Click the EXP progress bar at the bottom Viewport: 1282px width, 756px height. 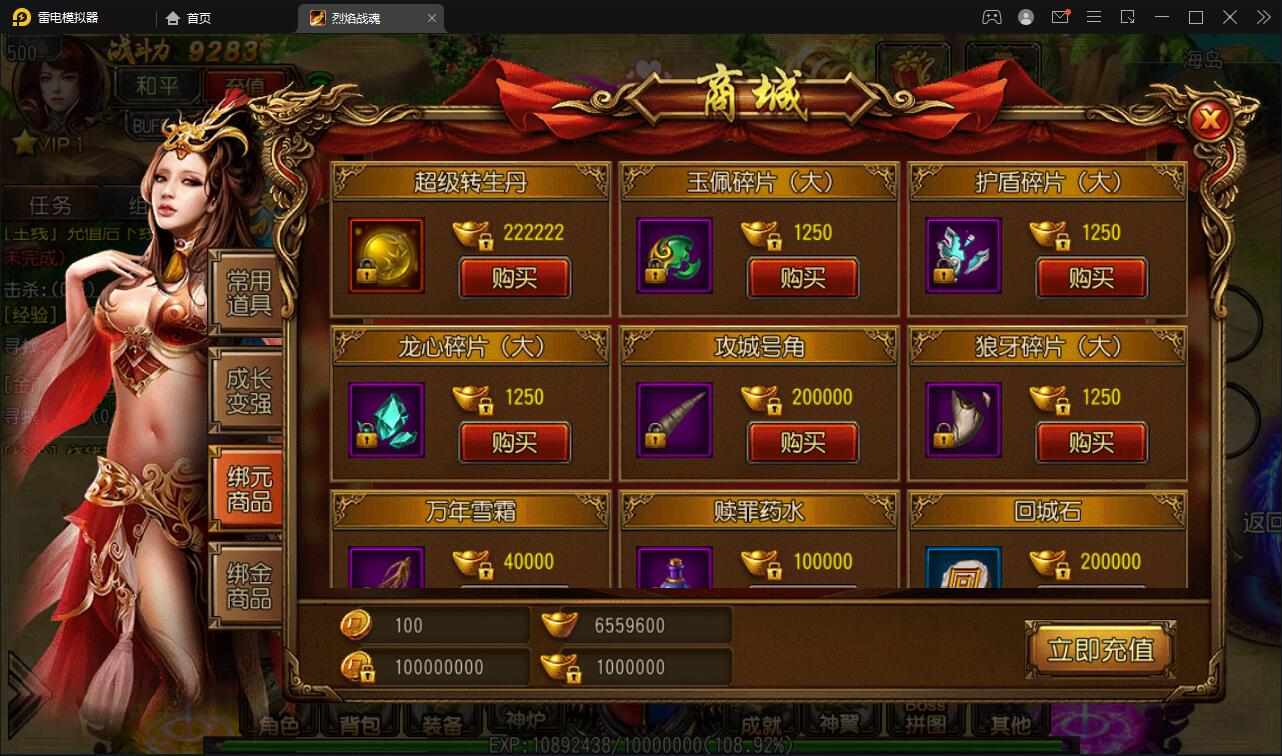[x=640, y=745]
